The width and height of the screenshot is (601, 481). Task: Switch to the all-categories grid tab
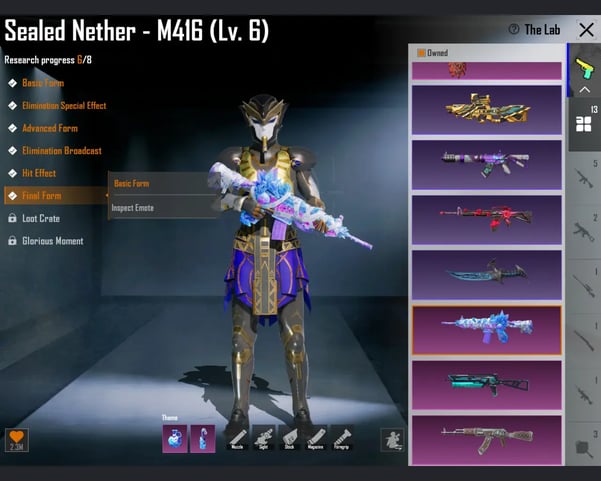coord(583,123)
